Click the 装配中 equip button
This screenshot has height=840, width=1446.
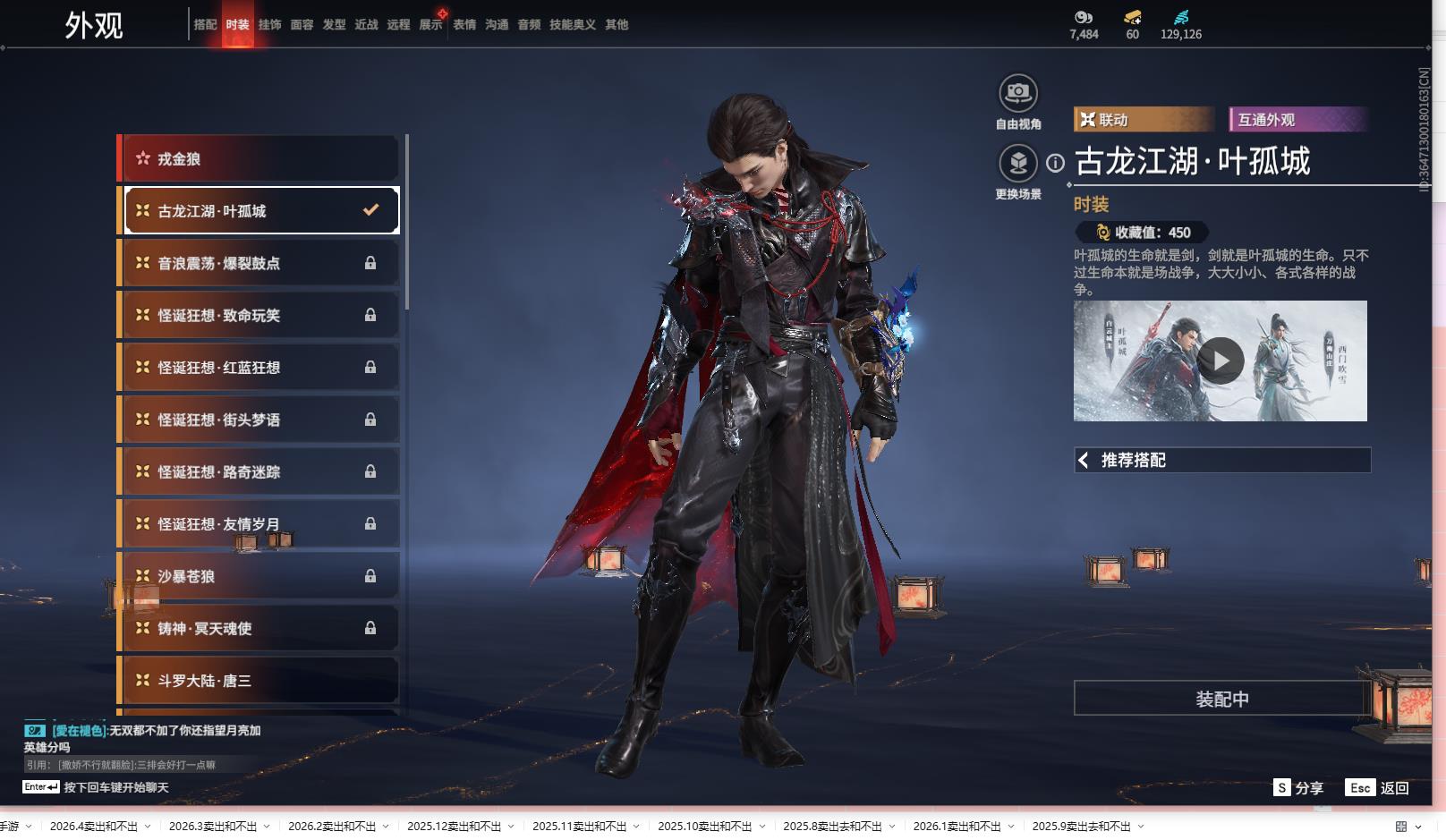[1221, 699]
